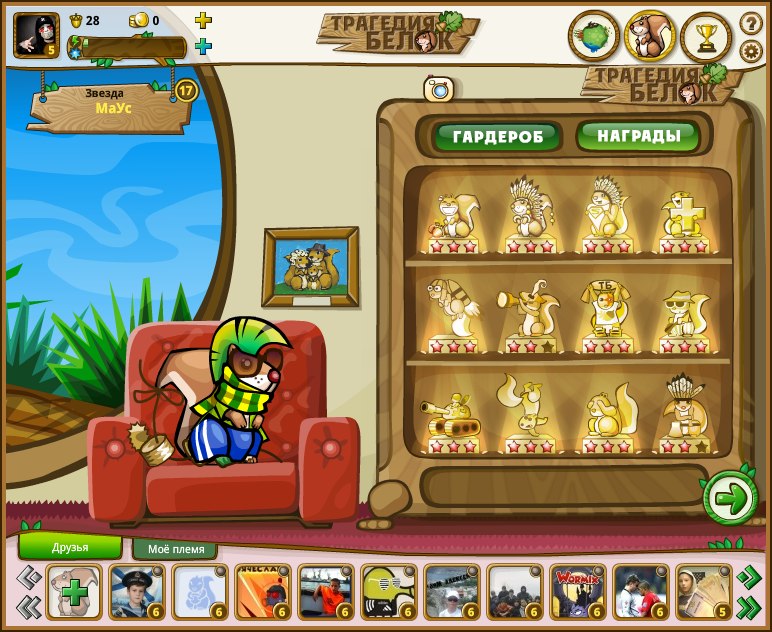Open the Гардероб wardrobe tab
Viewport: 772px width, 632px height.
(497, 136)
